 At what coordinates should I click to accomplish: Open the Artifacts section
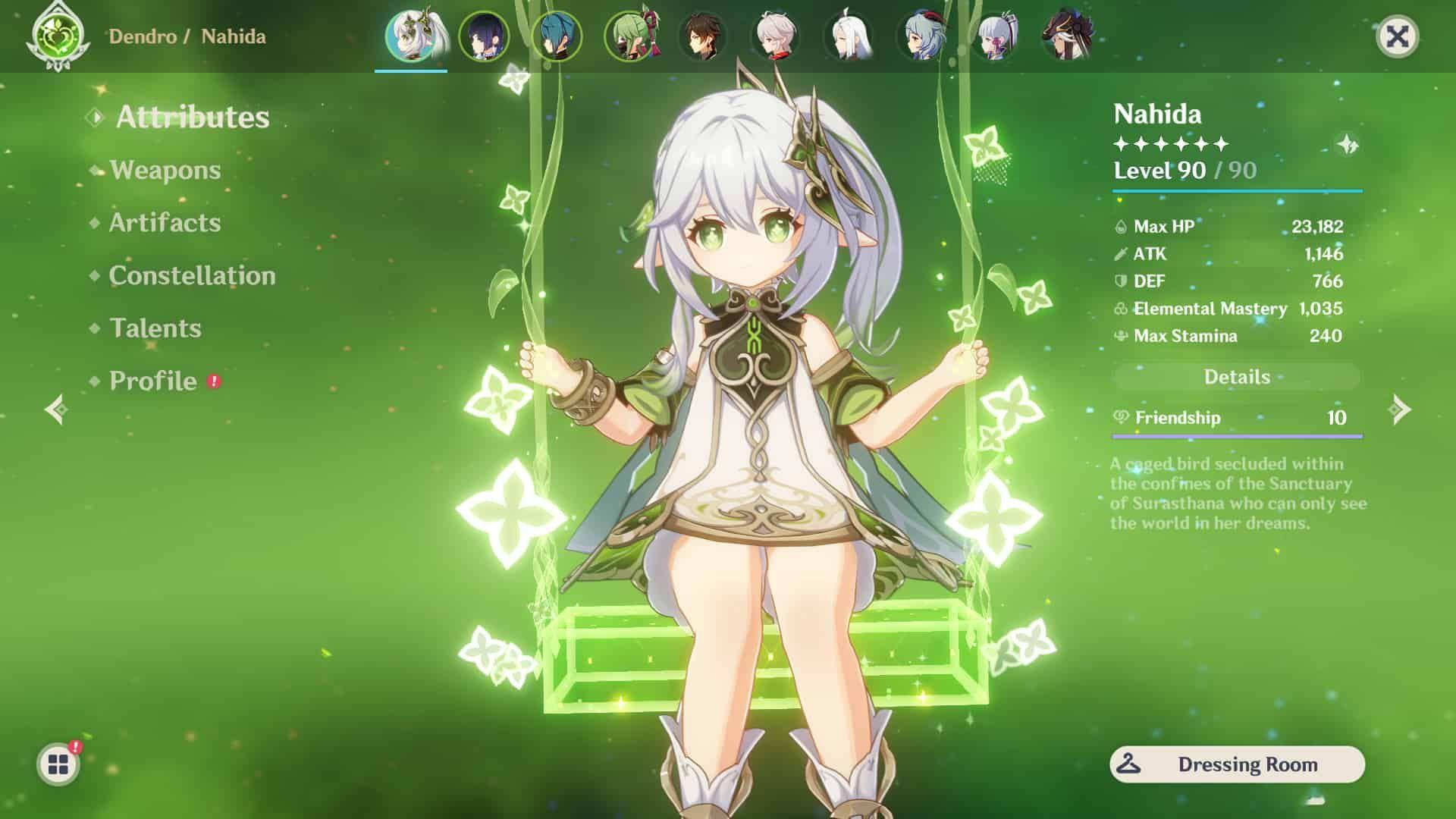point(164,223)
